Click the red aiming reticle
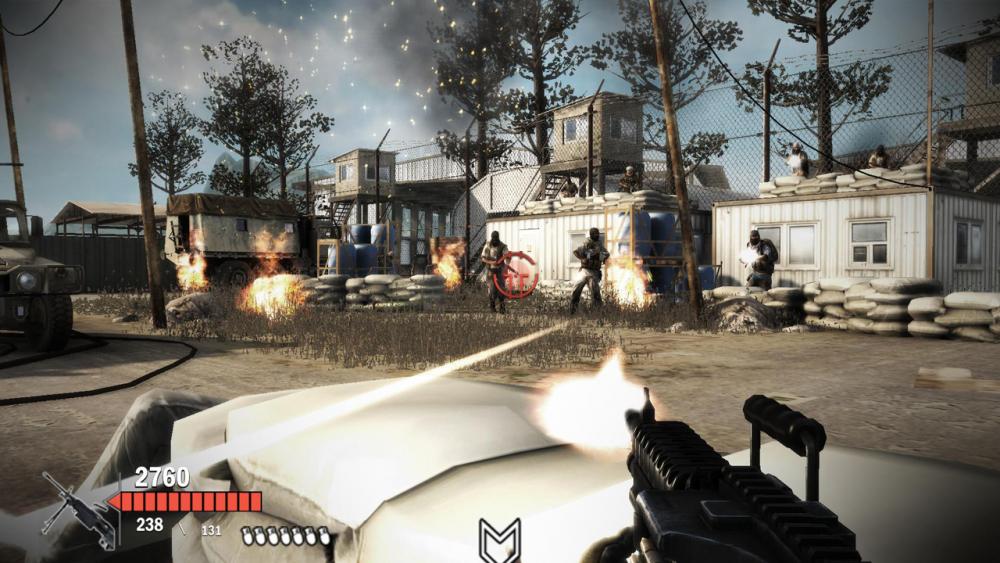The width and height of the screenshot is (1000, 563). pyautogui.click(x=517, y=271)
